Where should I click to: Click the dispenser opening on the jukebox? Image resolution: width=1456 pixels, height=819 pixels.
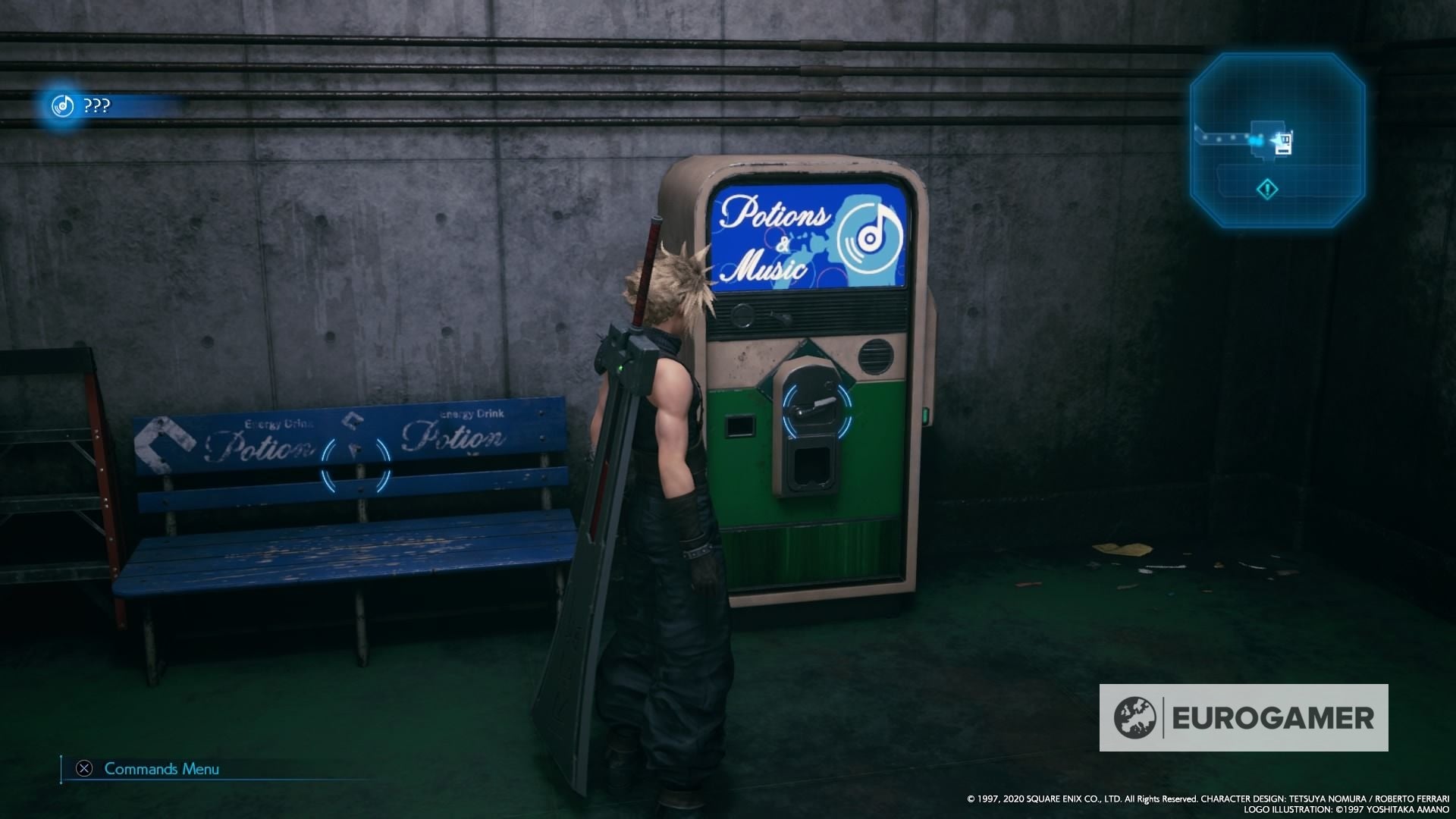(811, 466)
